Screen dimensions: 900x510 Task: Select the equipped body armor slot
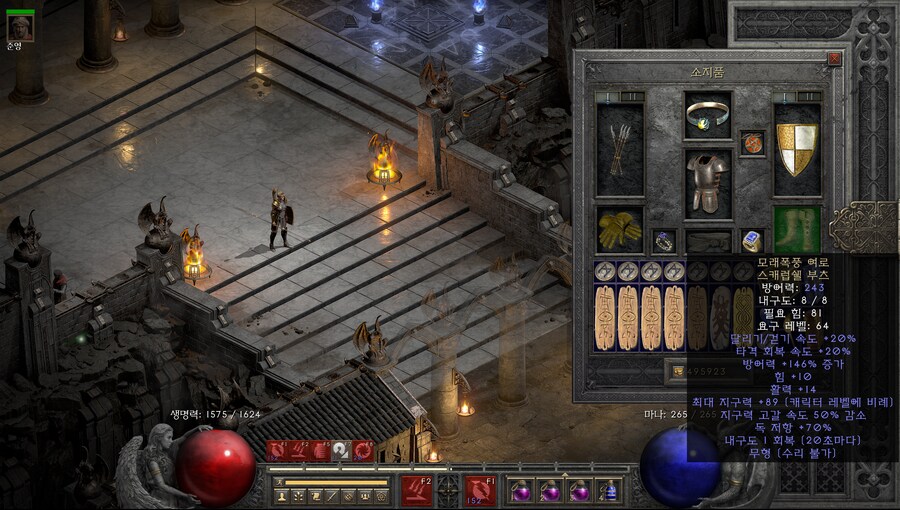tap(708, 183)
